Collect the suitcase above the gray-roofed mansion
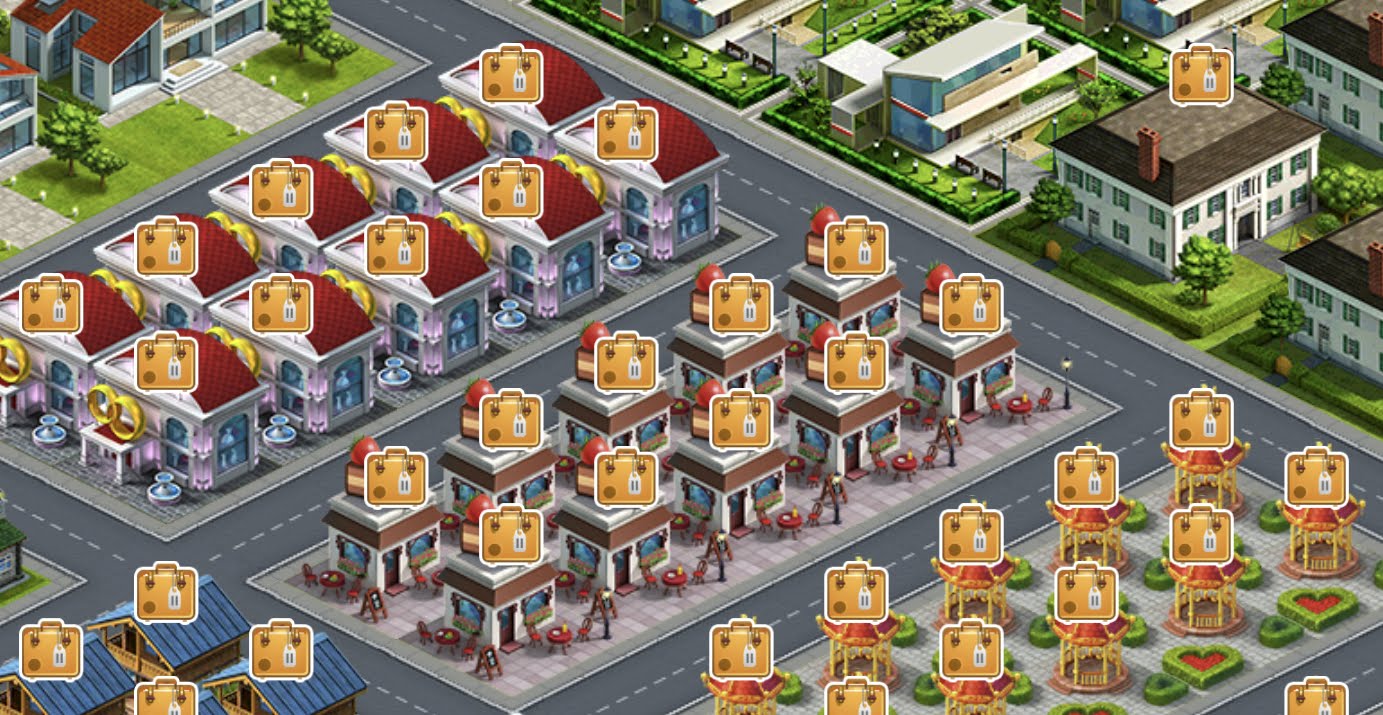This screenshot has height=715, width=1383. [x=1200, y=75]
